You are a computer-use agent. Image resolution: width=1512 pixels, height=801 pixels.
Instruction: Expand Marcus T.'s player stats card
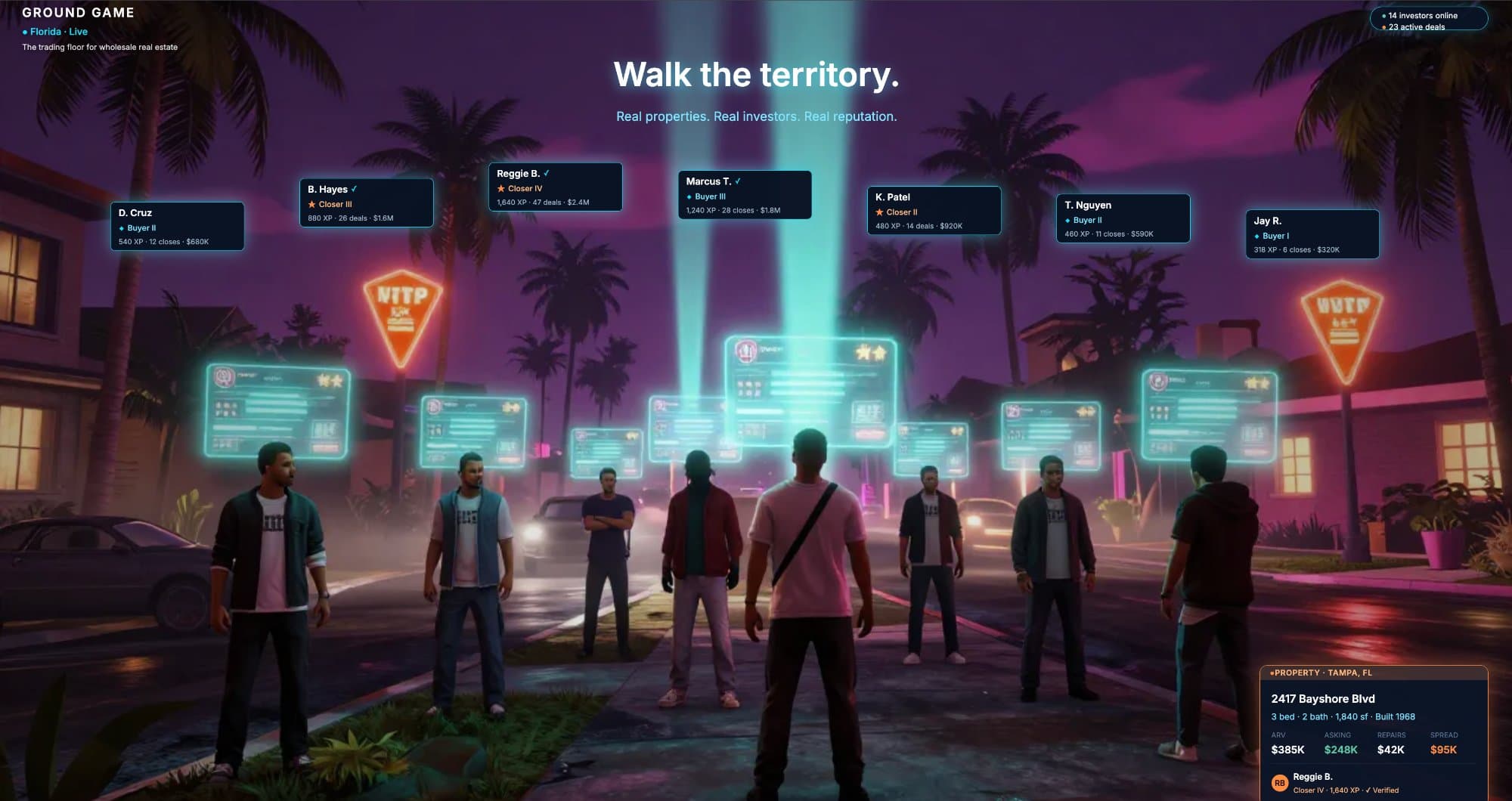click(745, 195)
